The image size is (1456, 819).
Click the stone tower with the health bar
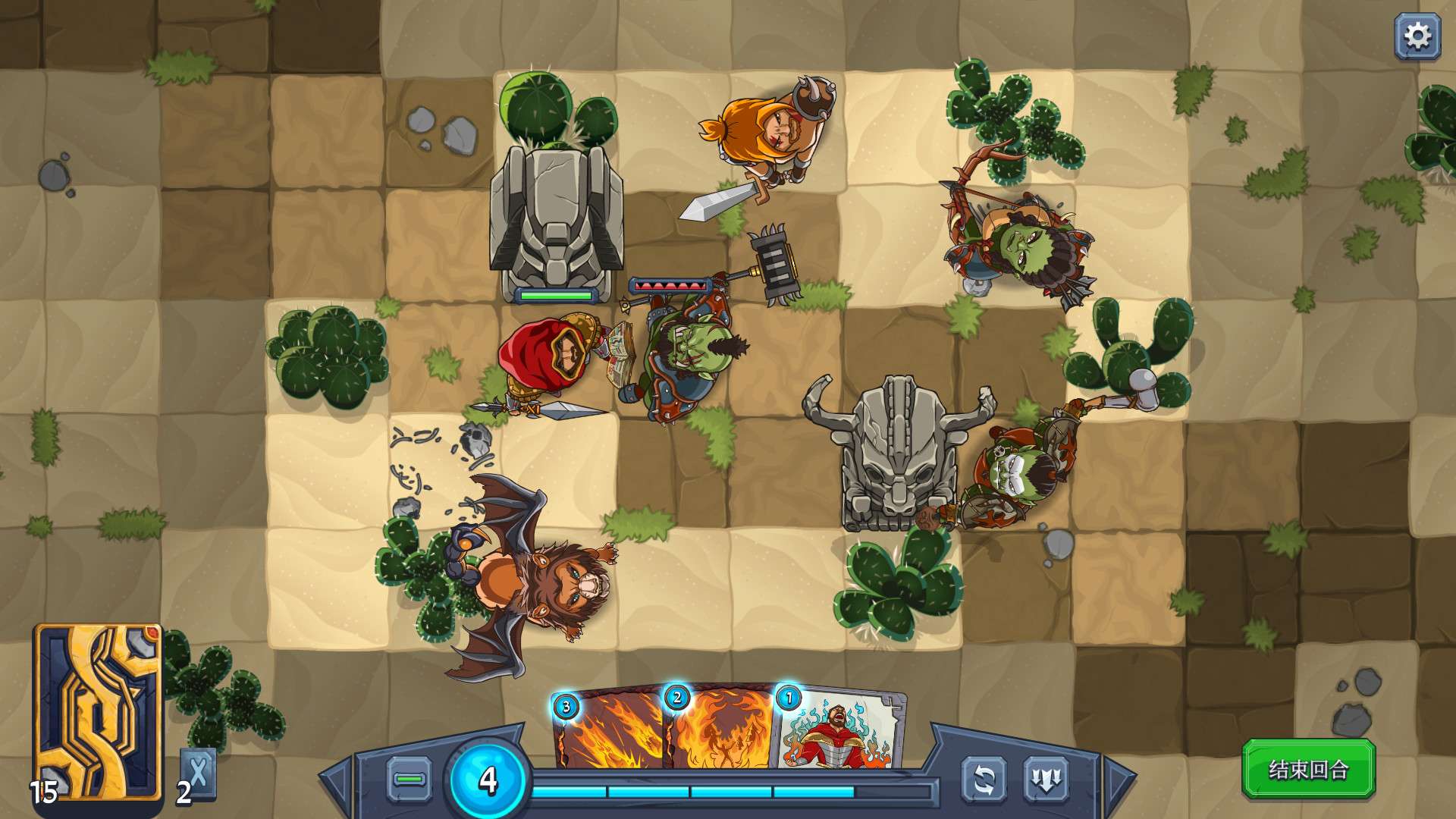[x=557, y=220]
